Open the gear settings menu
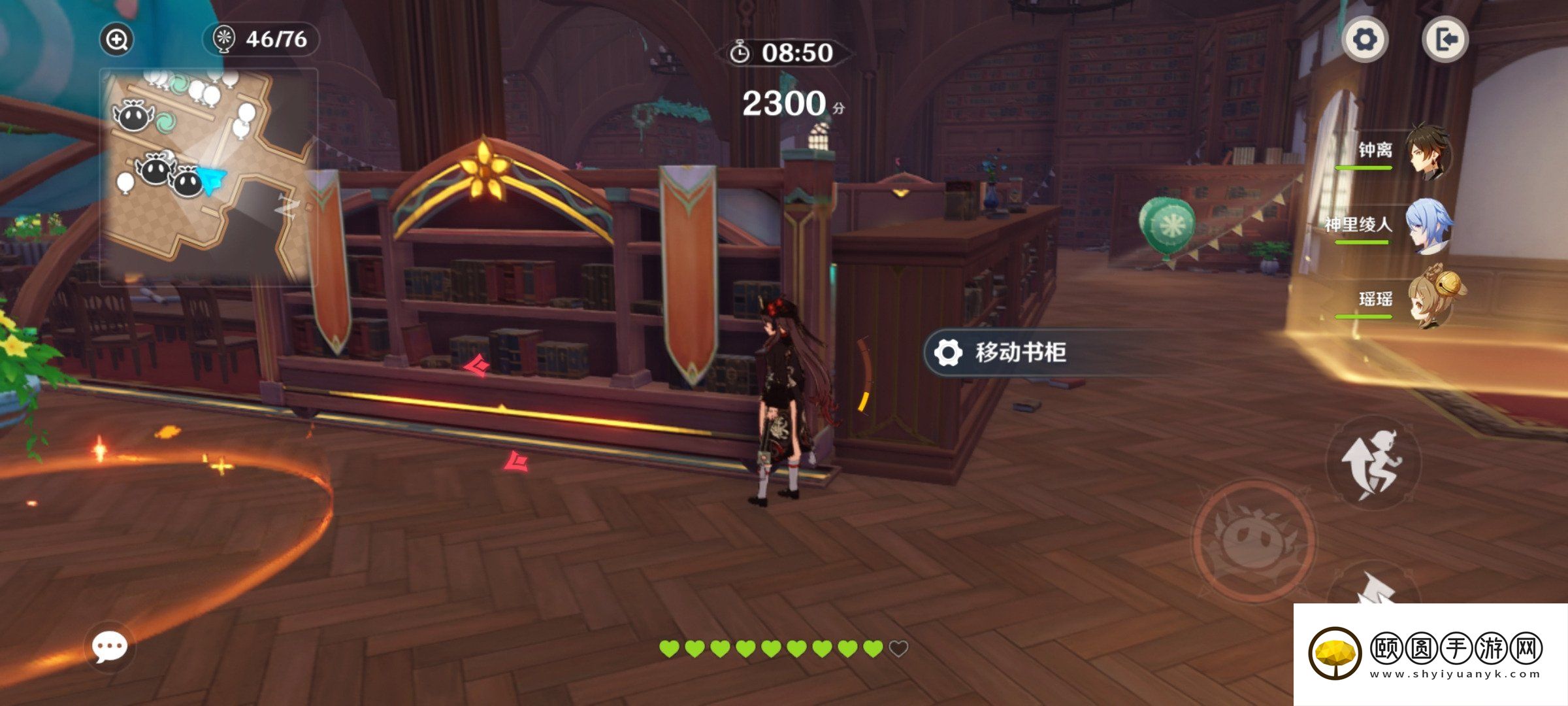 1365,40
